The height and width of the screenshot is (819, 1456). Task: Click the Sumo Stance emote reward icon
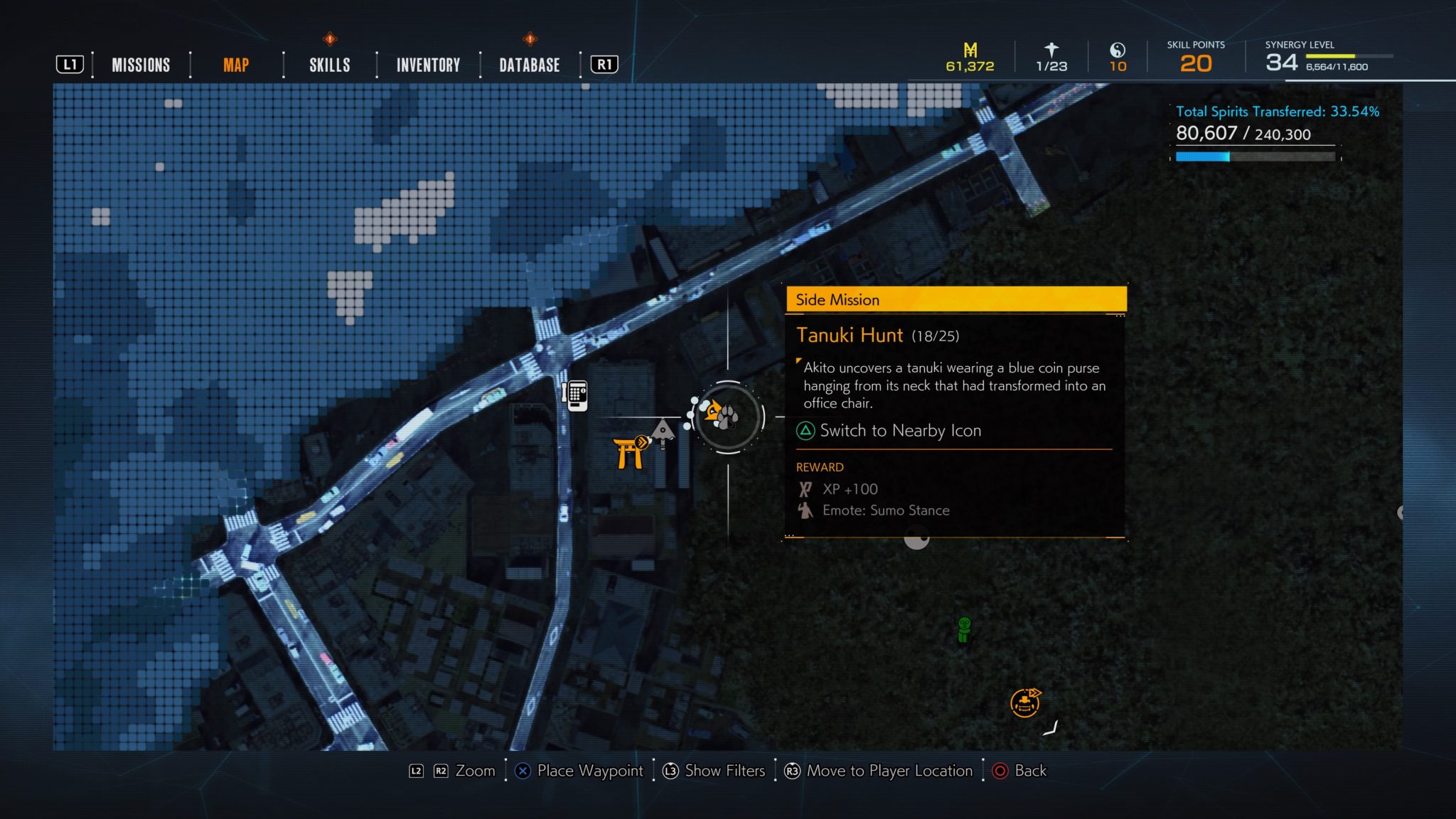coord(805,510)
